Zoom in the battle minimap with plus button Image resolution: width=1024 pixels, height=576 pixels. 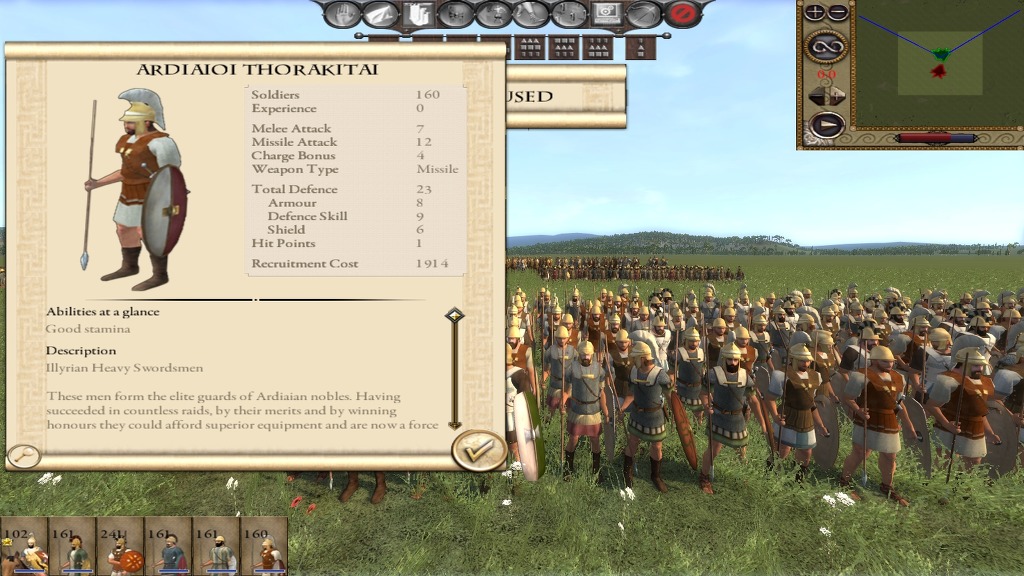815,13
